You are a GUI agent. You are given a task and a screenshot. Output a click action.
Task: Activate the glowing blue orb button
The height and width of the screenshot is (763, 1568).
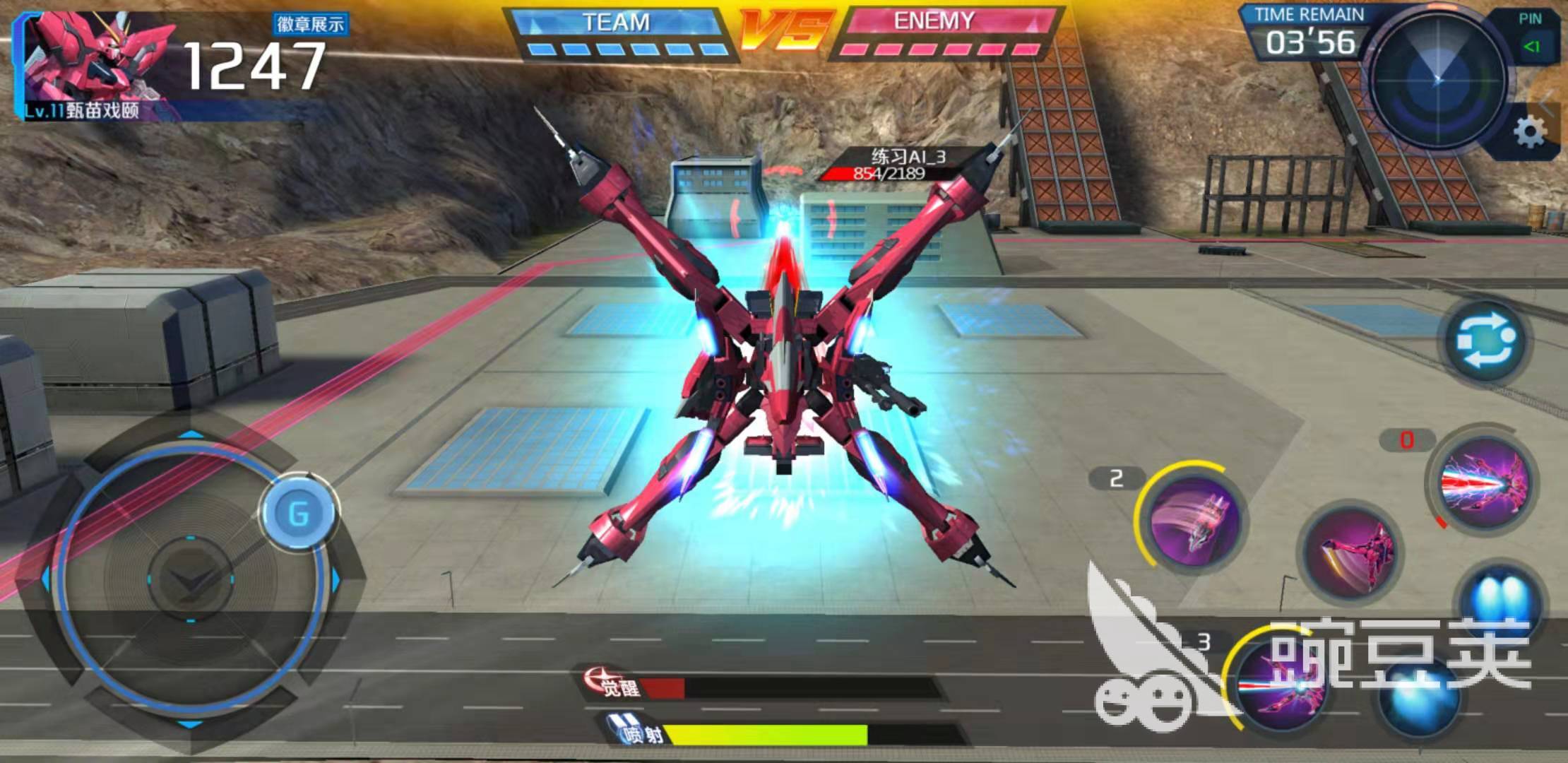point(1421,696)
